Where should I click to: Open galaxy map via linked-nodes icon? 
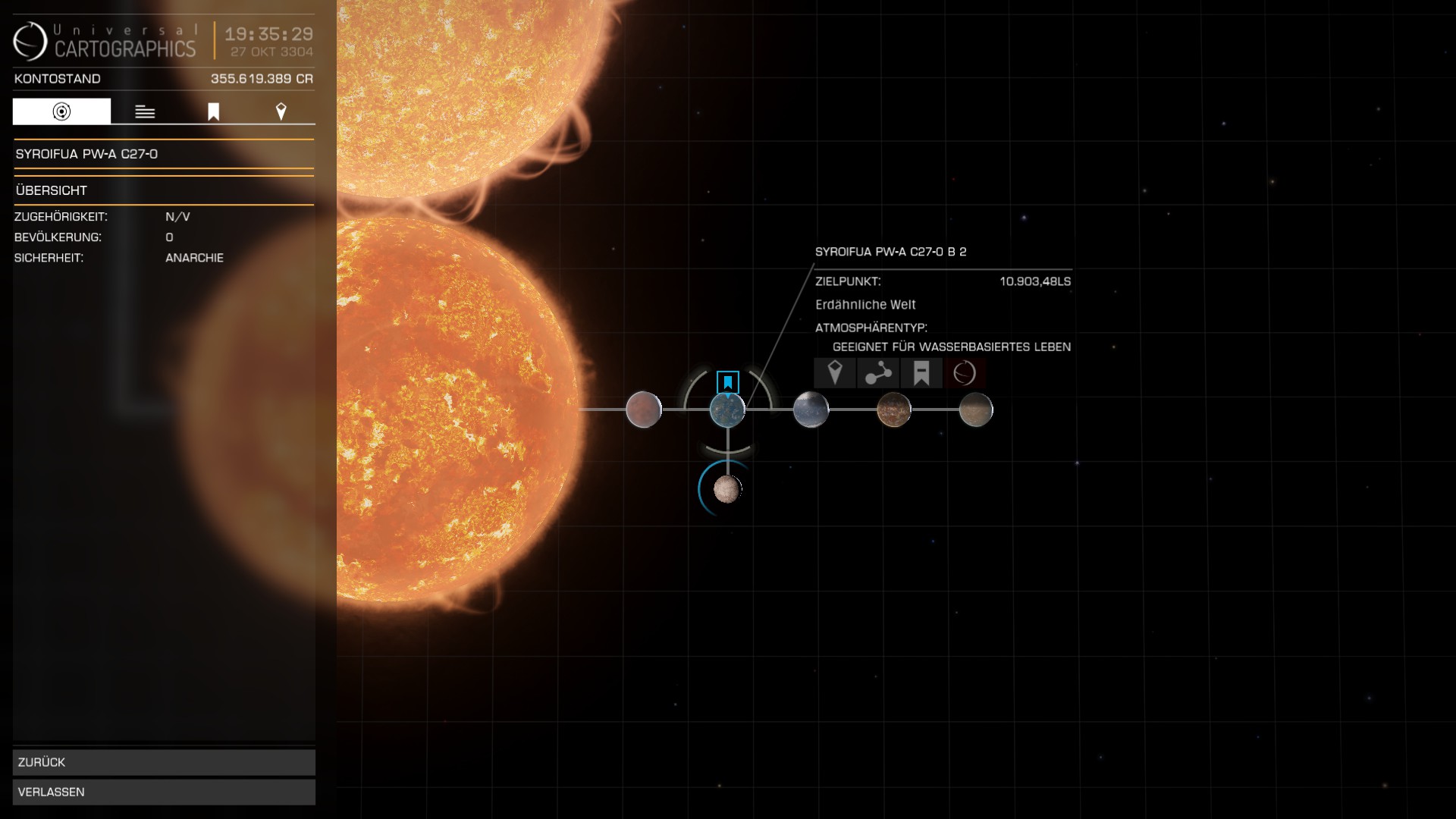(878, 373)
